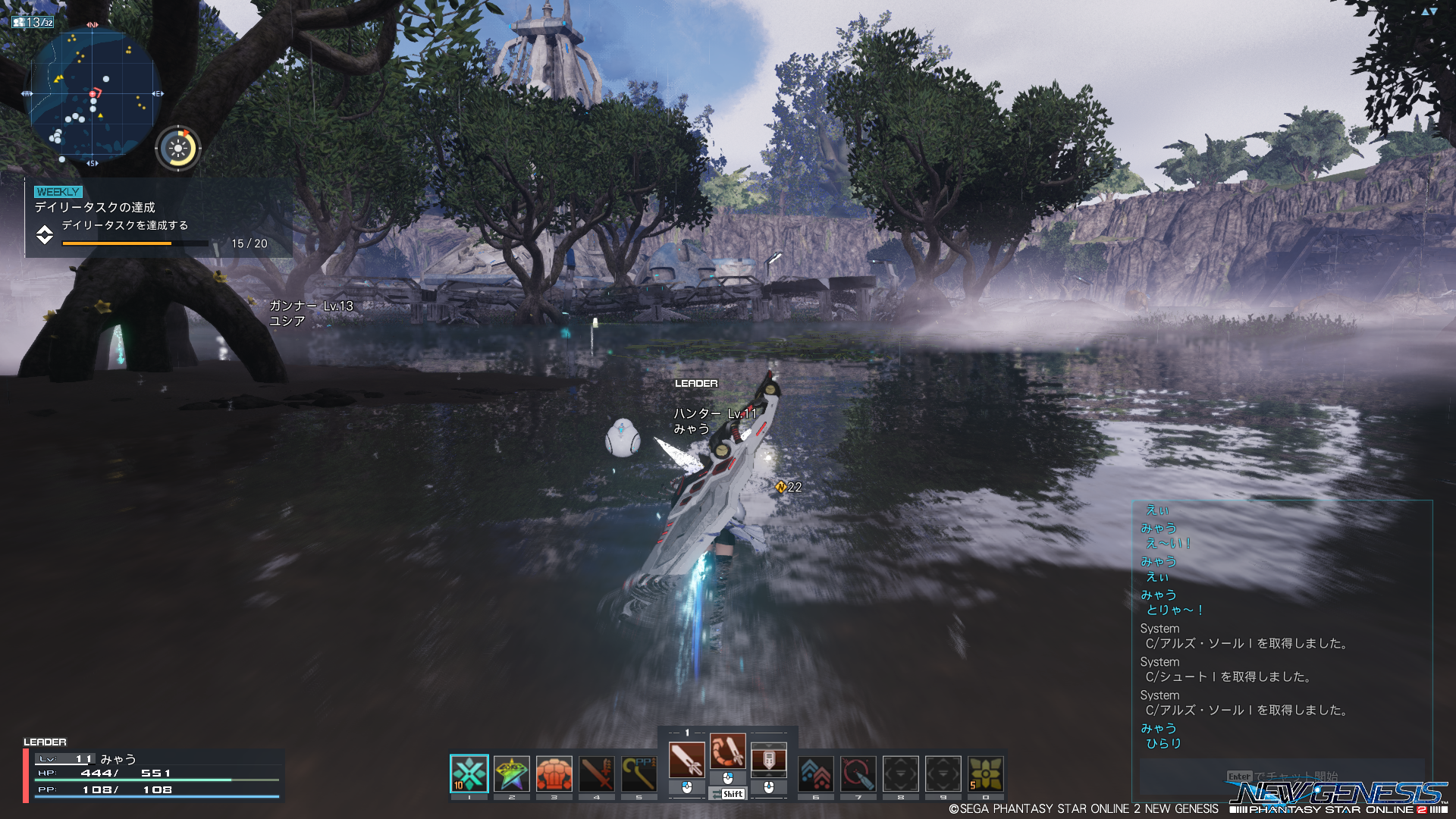Select the shrimp-and-sword photon art slot

point(728,751)
